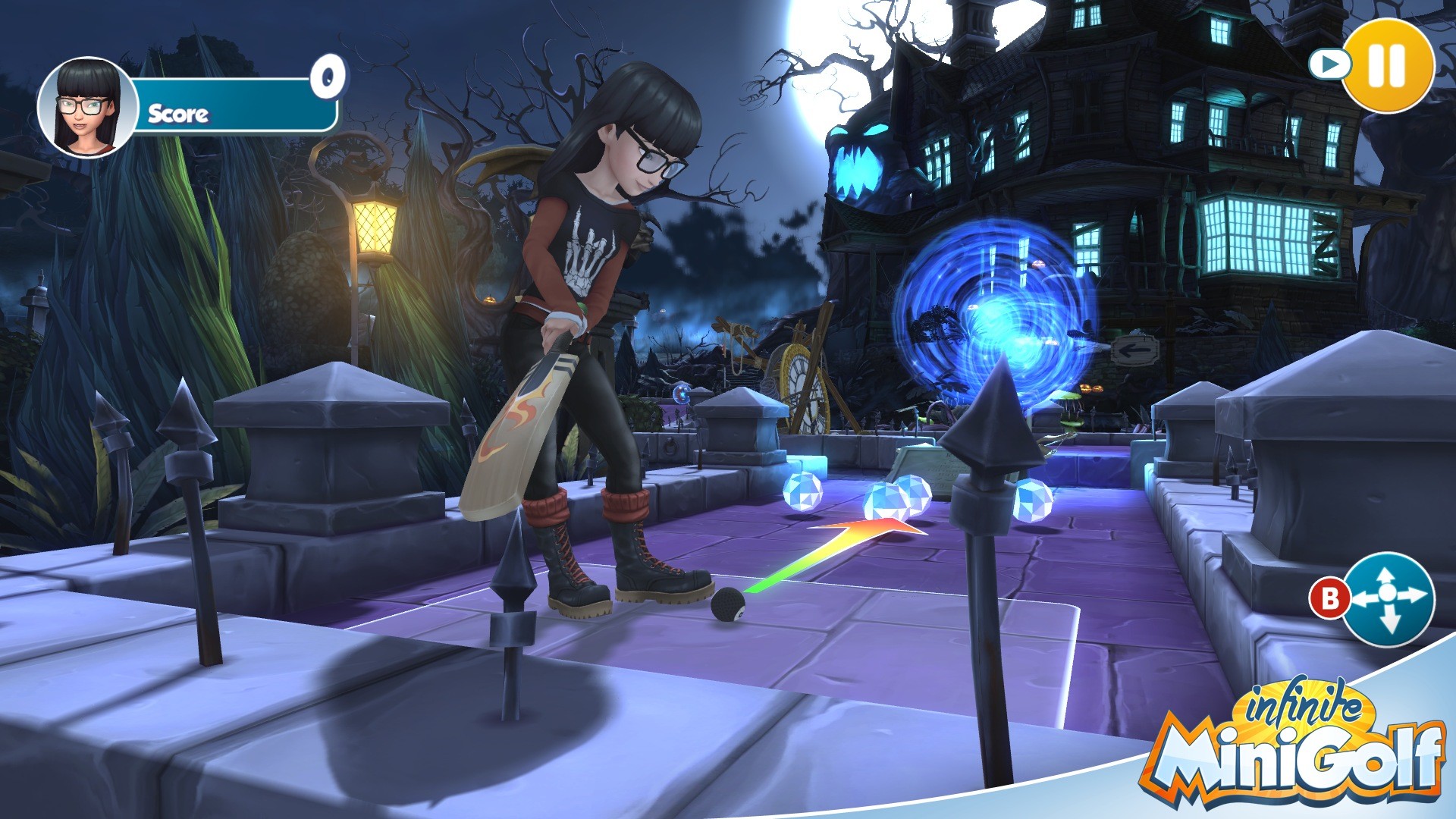Click the score value showing 0
The height and width of the screenshot is (819, 1456).
tap(327, 76)
